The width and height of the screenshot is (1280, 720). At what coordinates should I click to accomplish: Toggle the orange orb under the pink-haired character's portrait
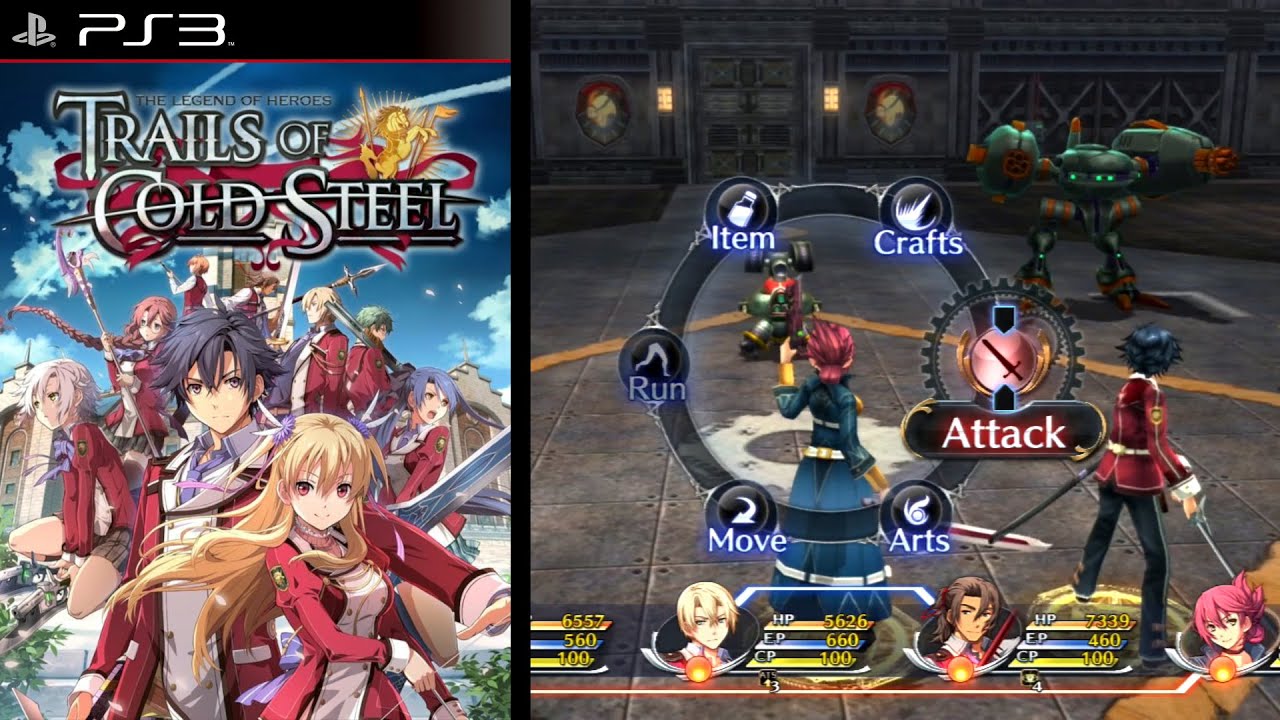(1222, 670)
